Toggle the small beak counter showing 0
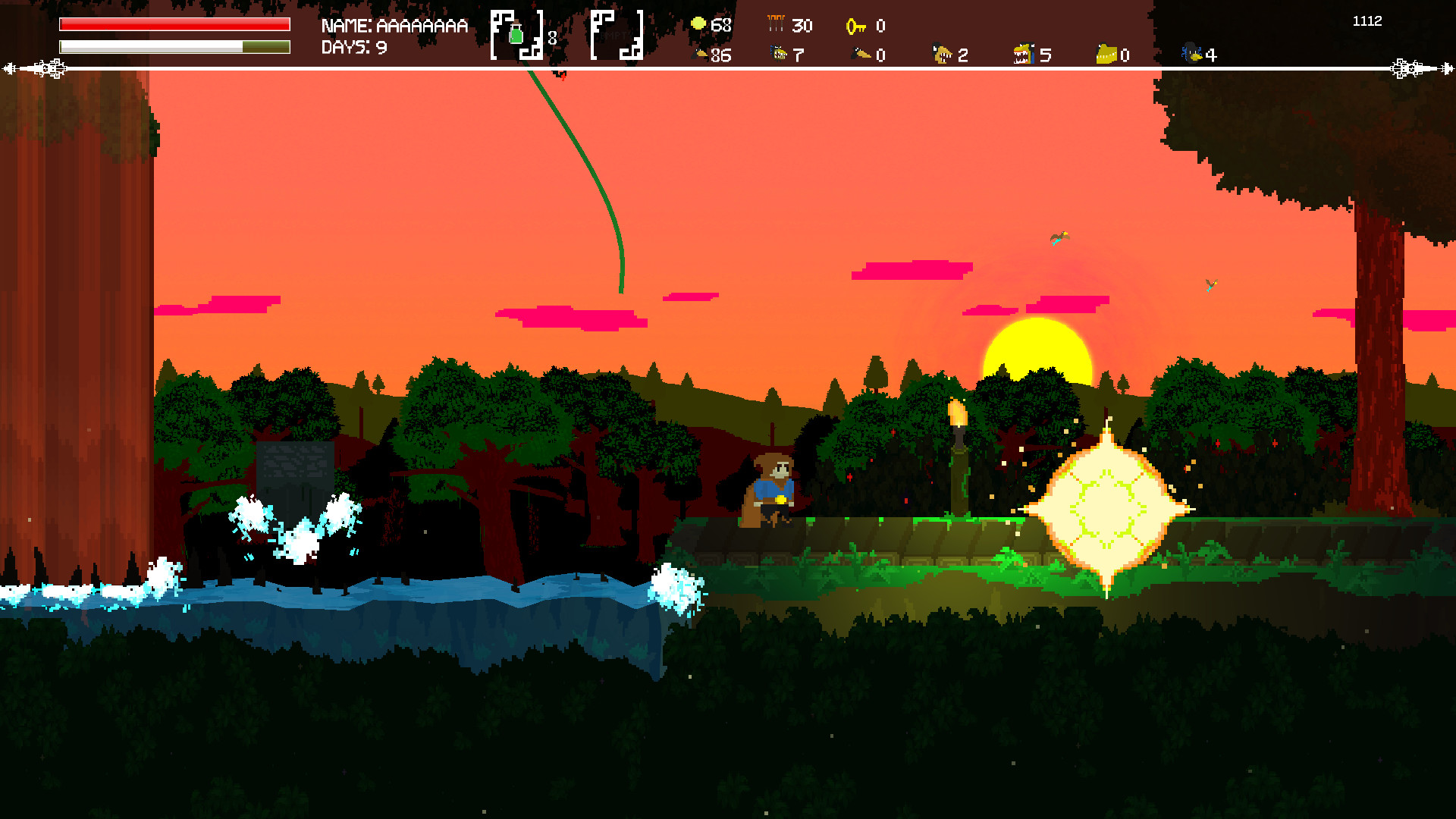Viewport: 1456px width, 819px height. tap(861, 54)
